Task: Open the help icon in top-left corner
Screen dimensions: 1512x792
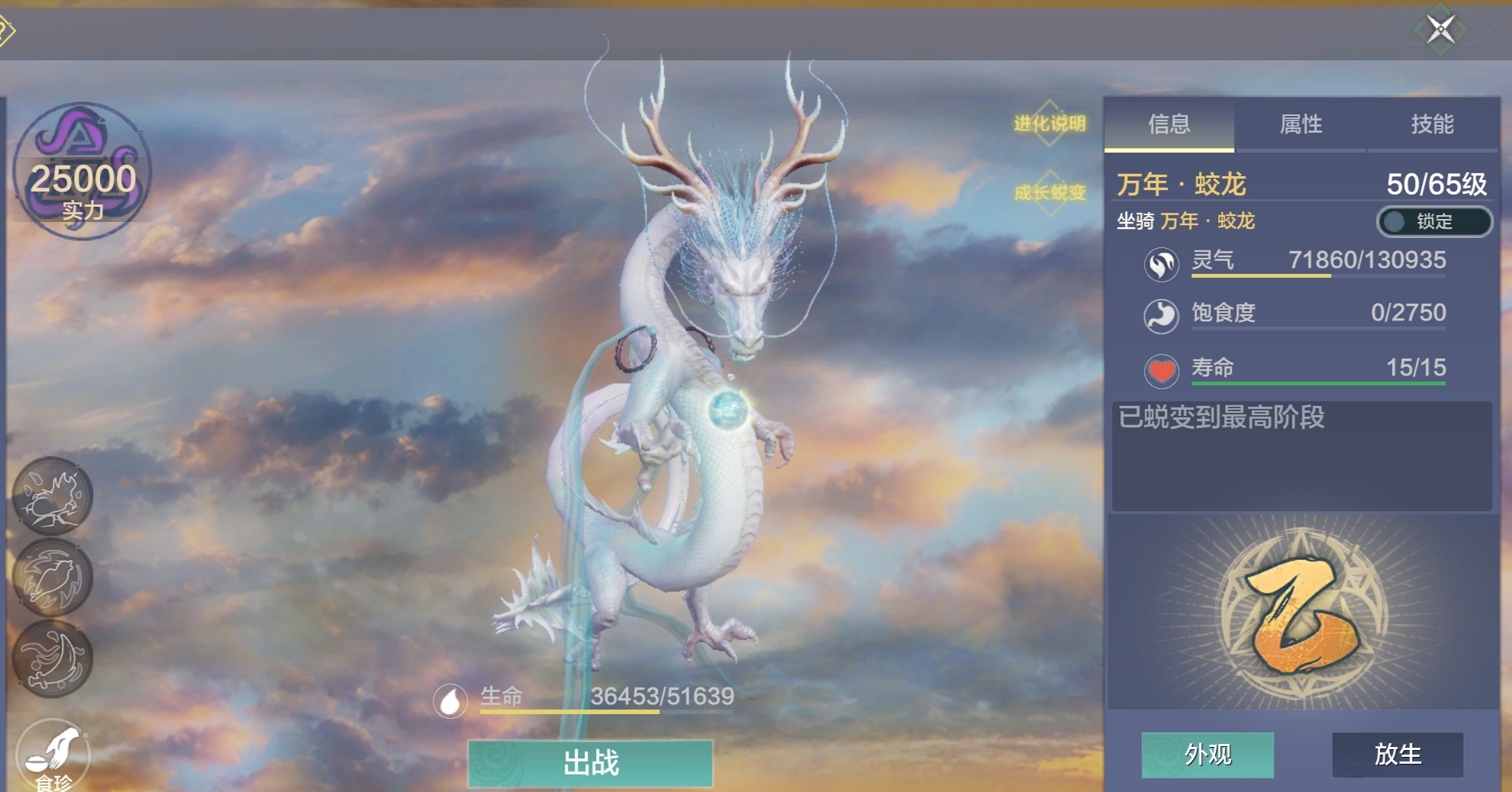Action: [x=5, y=31]
